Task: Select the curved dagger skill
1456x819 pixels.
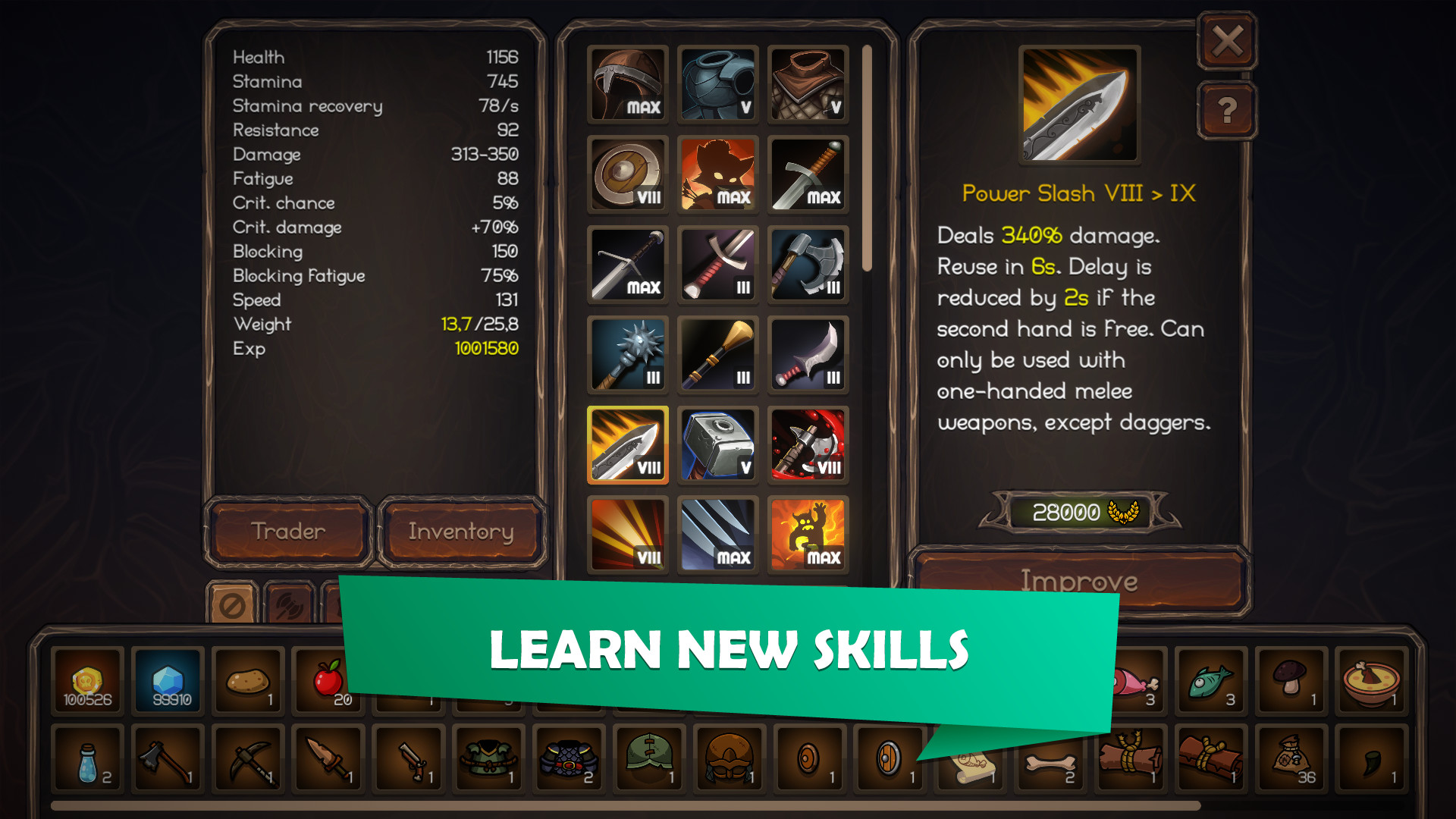Action: [x=808, y=353]
